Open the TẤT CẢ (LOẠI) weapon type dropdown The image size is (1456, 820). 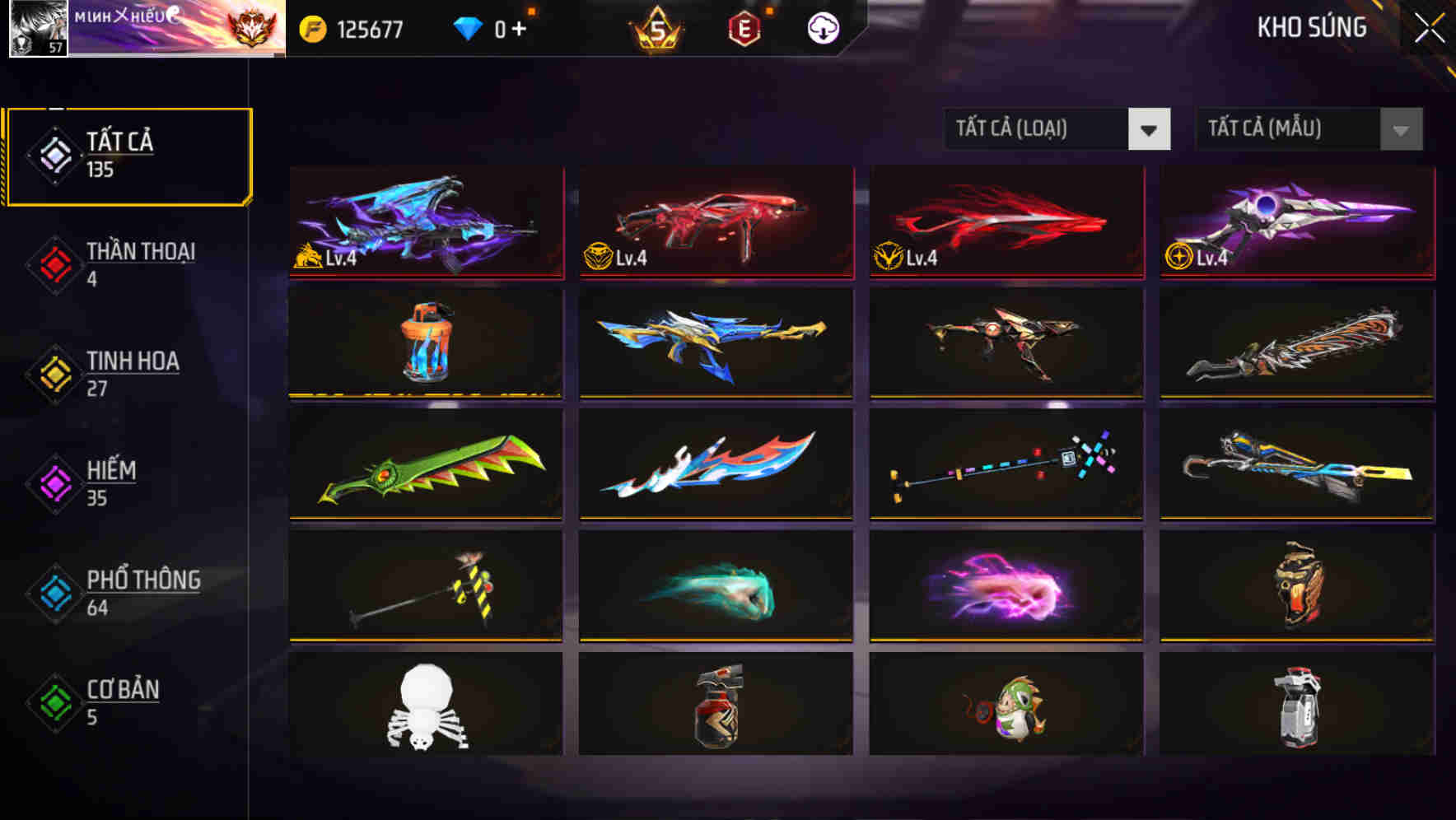[1038, 129]
